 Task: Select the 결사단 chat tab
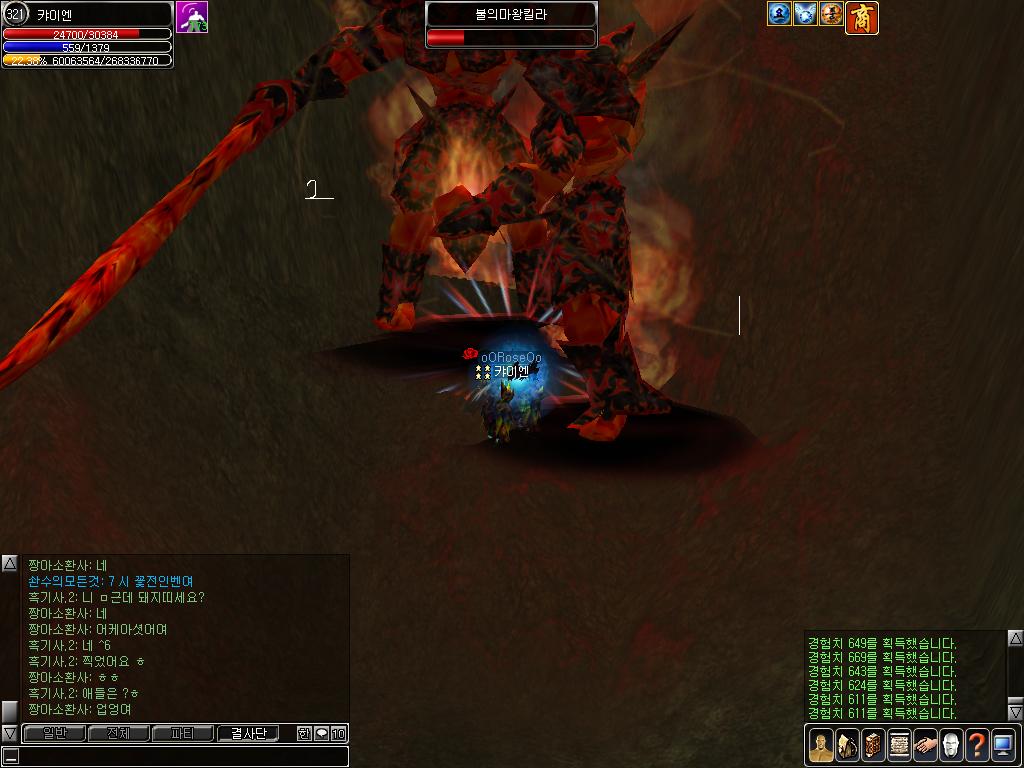(x=248, y=734)
